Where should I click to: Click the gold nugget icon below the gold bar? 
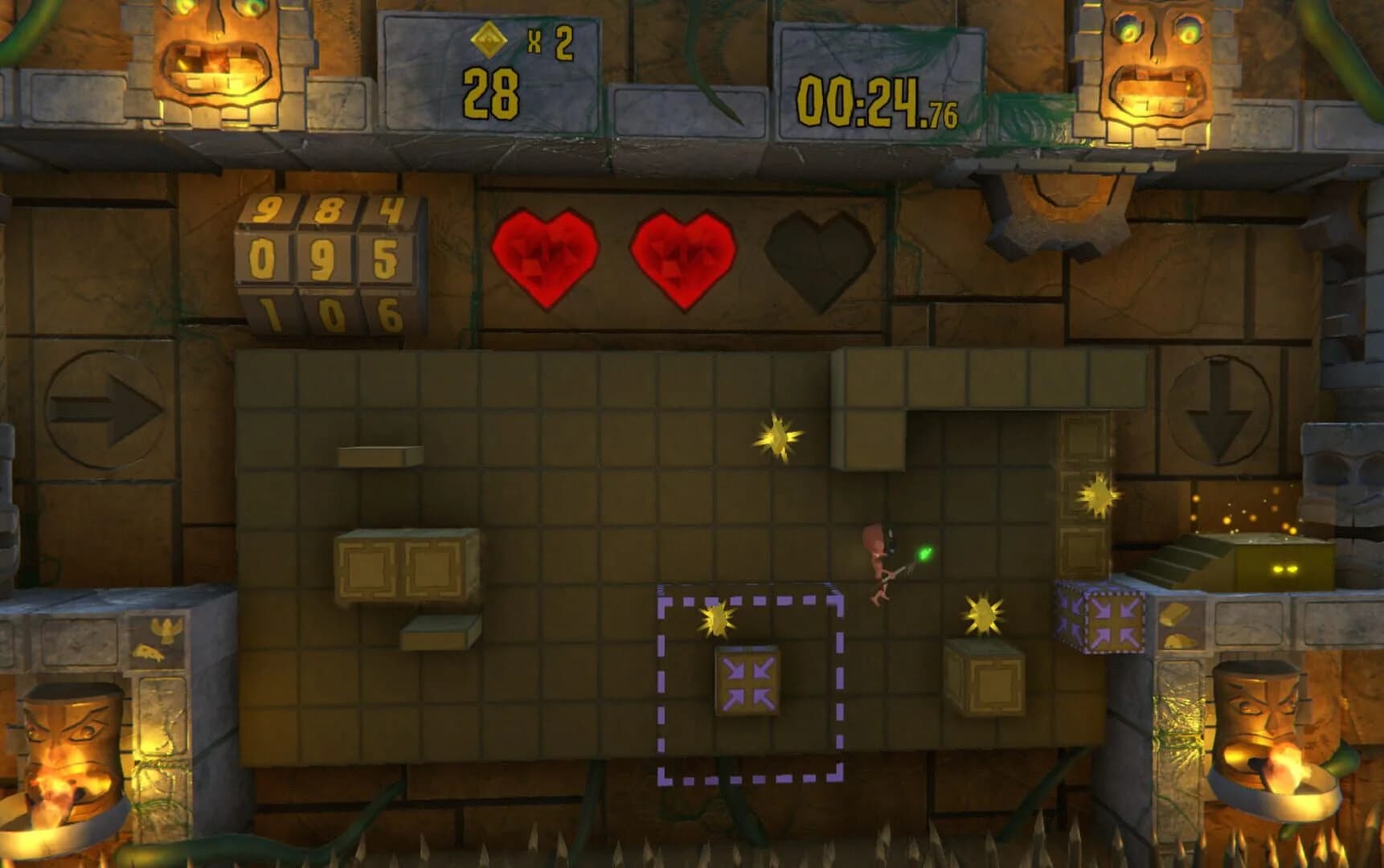(1179, 641)
